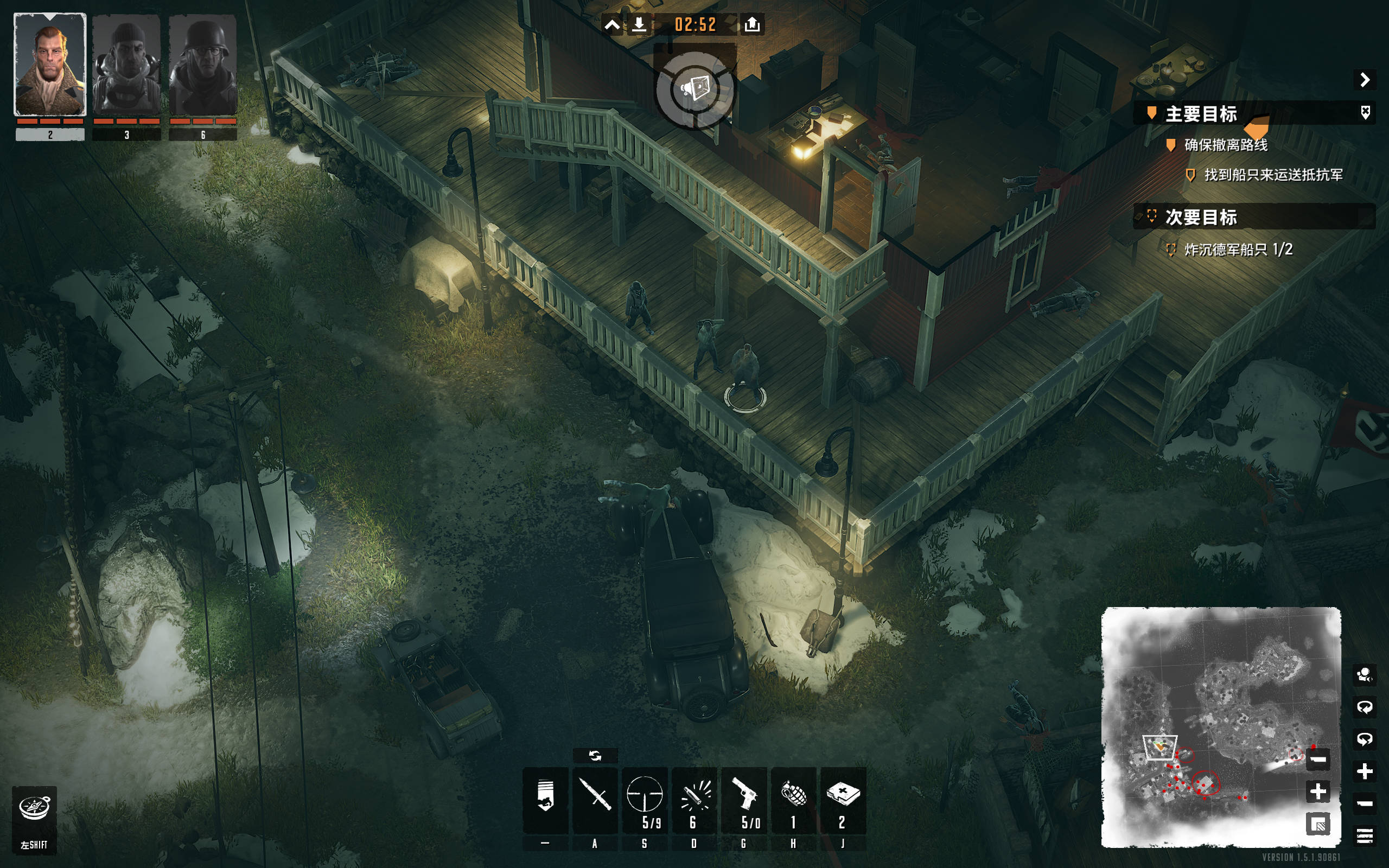Click the tactical minimap
The width and height of the screenshot is (1389, 868).
pos(1205,718)
